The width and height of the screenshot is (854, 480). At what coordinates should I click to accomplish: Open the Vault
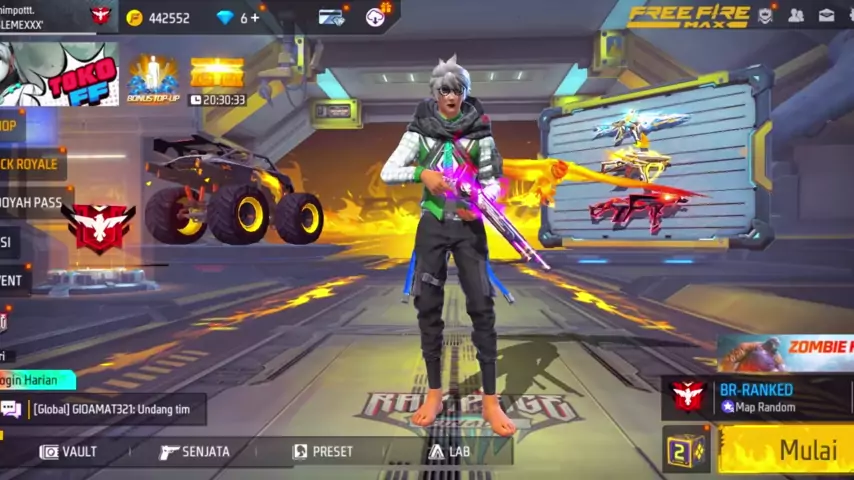coord(69,452)
